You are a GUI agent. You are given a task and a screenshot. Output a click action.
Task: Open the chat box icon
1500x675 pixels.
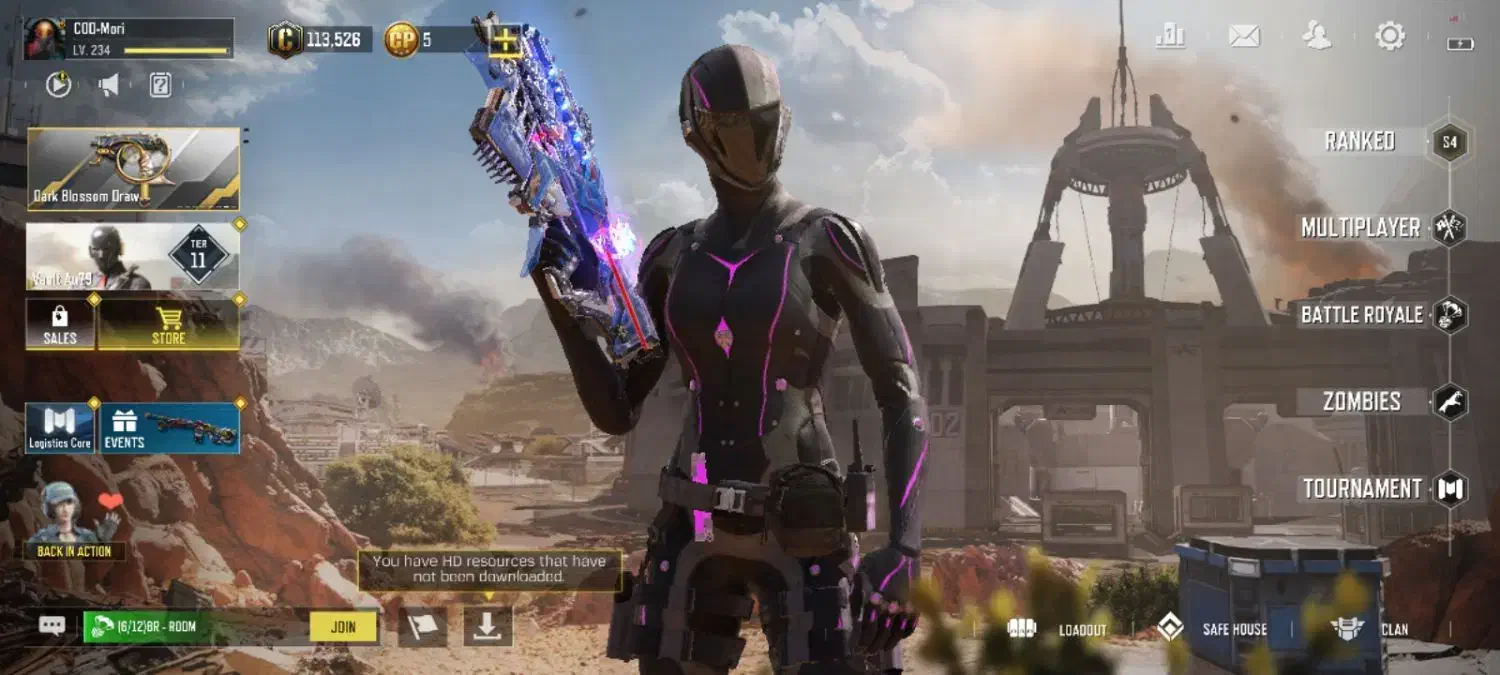(52, 626)
